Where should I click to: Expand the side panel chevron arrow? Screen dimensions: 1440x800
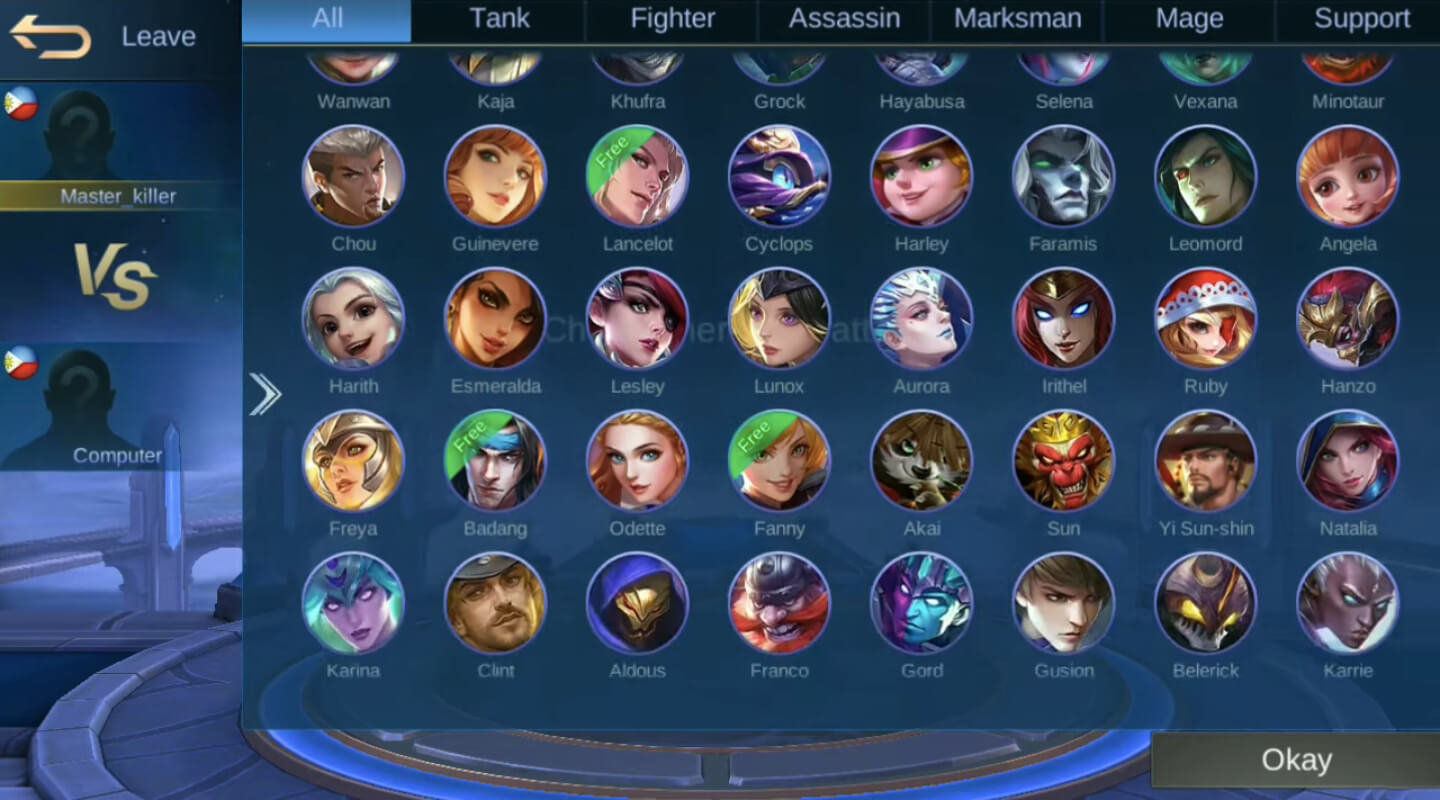266,394
